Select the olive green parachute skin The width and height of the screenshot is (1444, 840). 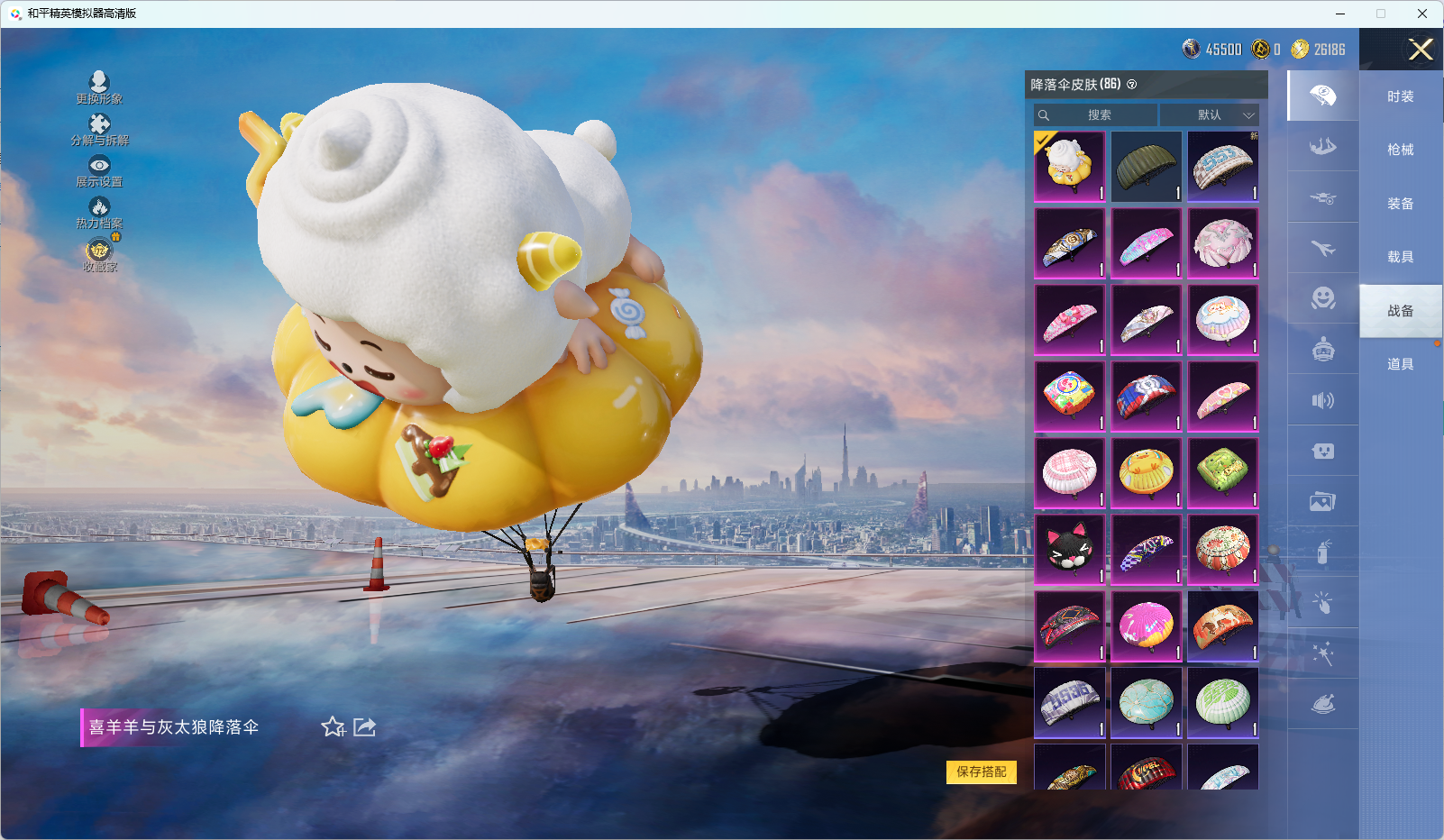point(1146,167)
